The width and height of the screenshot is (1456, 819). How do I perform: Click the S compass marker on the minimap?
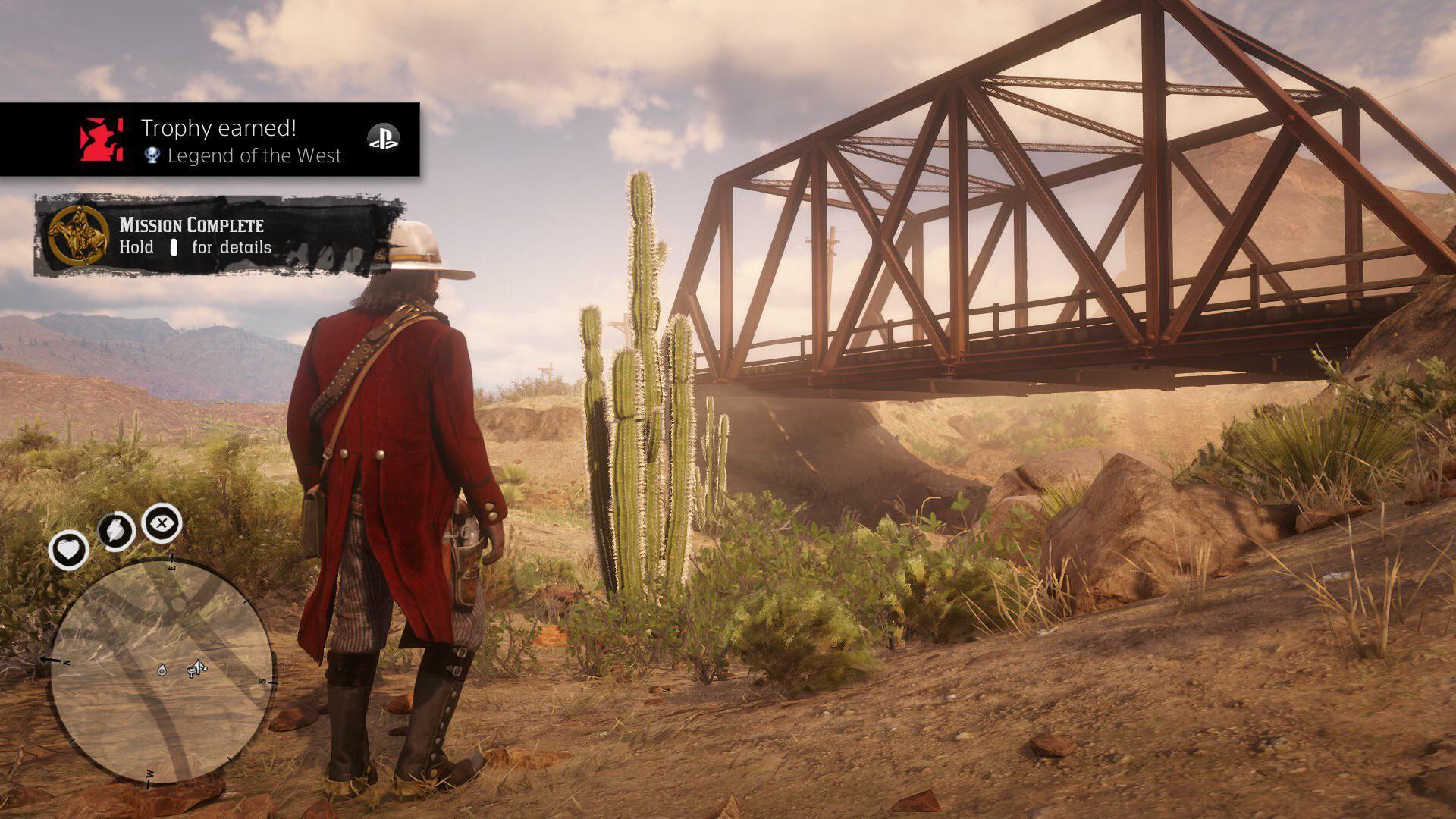[x=262, y=682]
